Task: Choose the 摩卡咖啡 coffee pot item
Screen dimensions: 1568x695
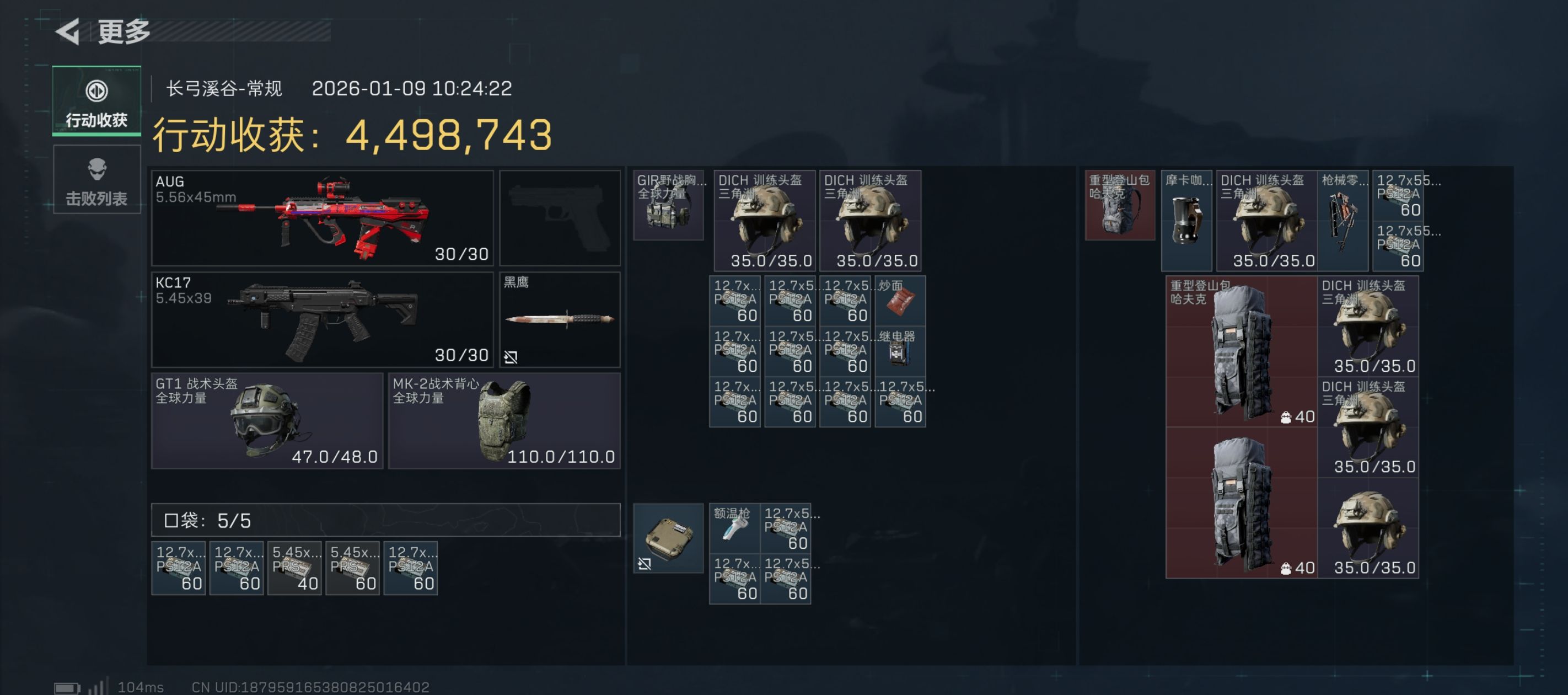Action: [x=1186, y=221]
